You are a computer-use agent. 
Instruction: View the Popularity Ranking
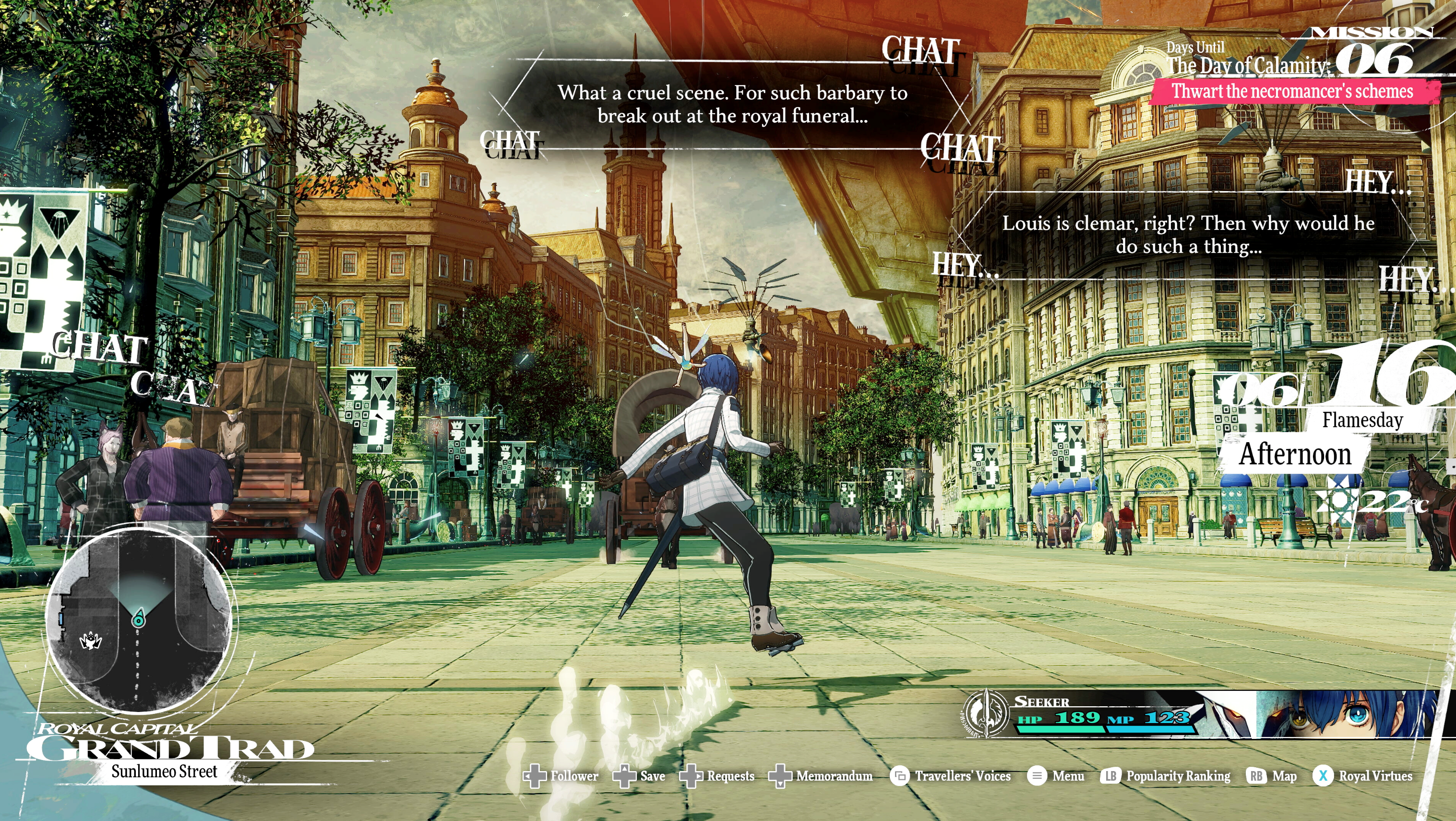[1166, 776]
